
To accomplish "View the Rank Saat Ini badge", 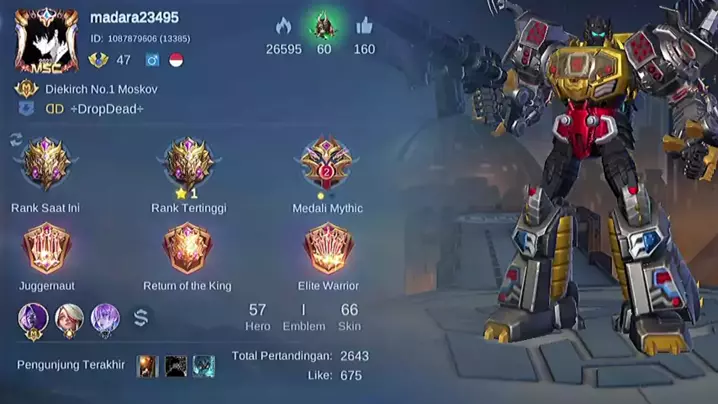I will [44, 164].
